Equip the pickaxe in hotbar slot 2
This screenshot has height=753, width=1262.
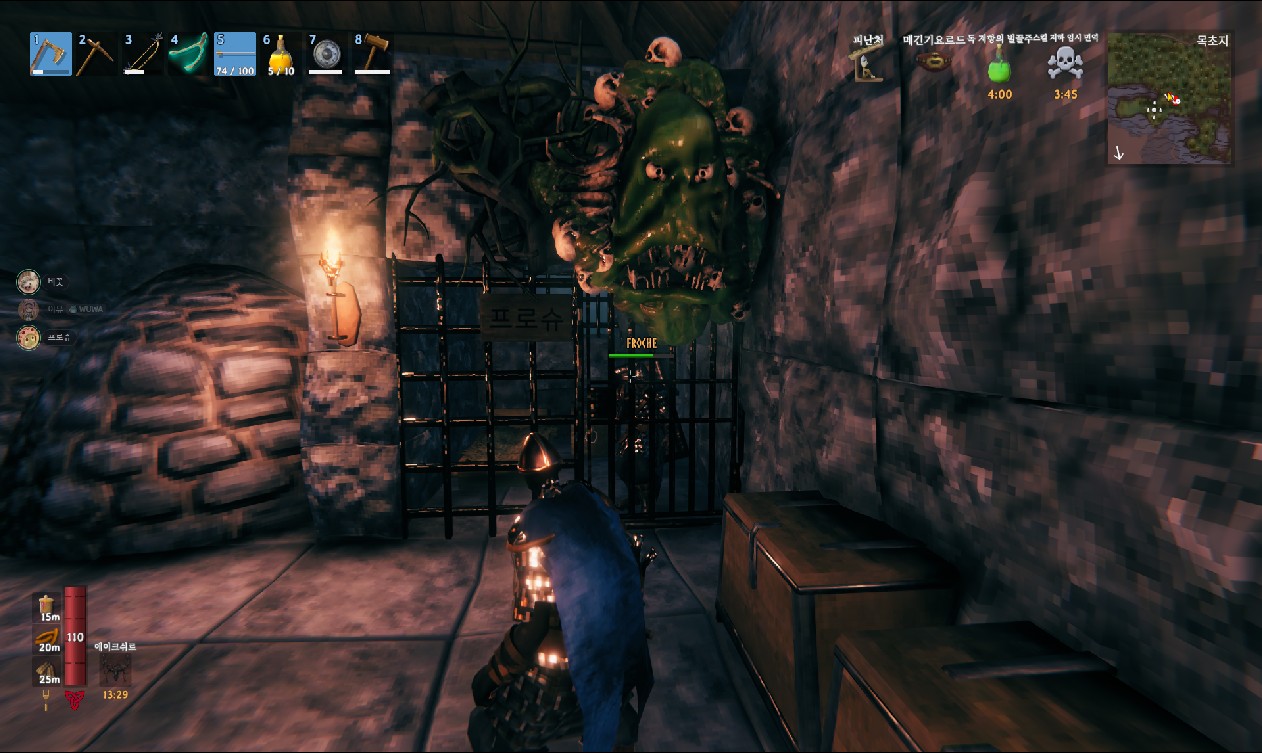tap(97, 54)
